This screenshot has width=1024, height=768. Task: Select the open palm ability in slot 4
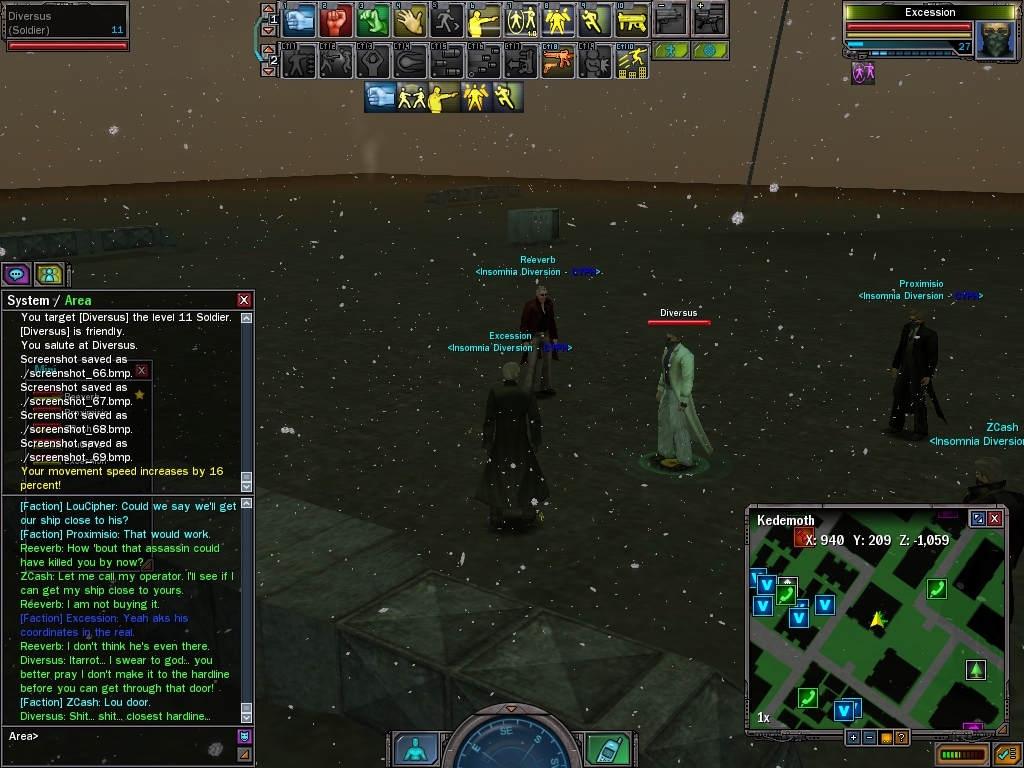[x=410, y=19]
